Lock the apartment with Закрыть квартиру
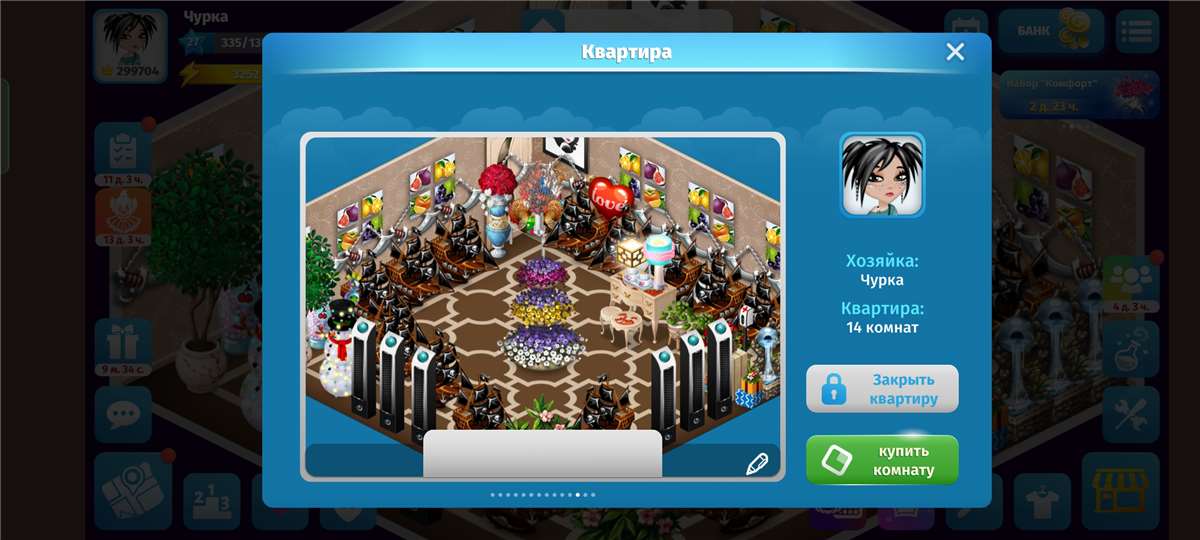Image resolution: width=1200 pixels, height=540 pixels. (x=882, y=389)
